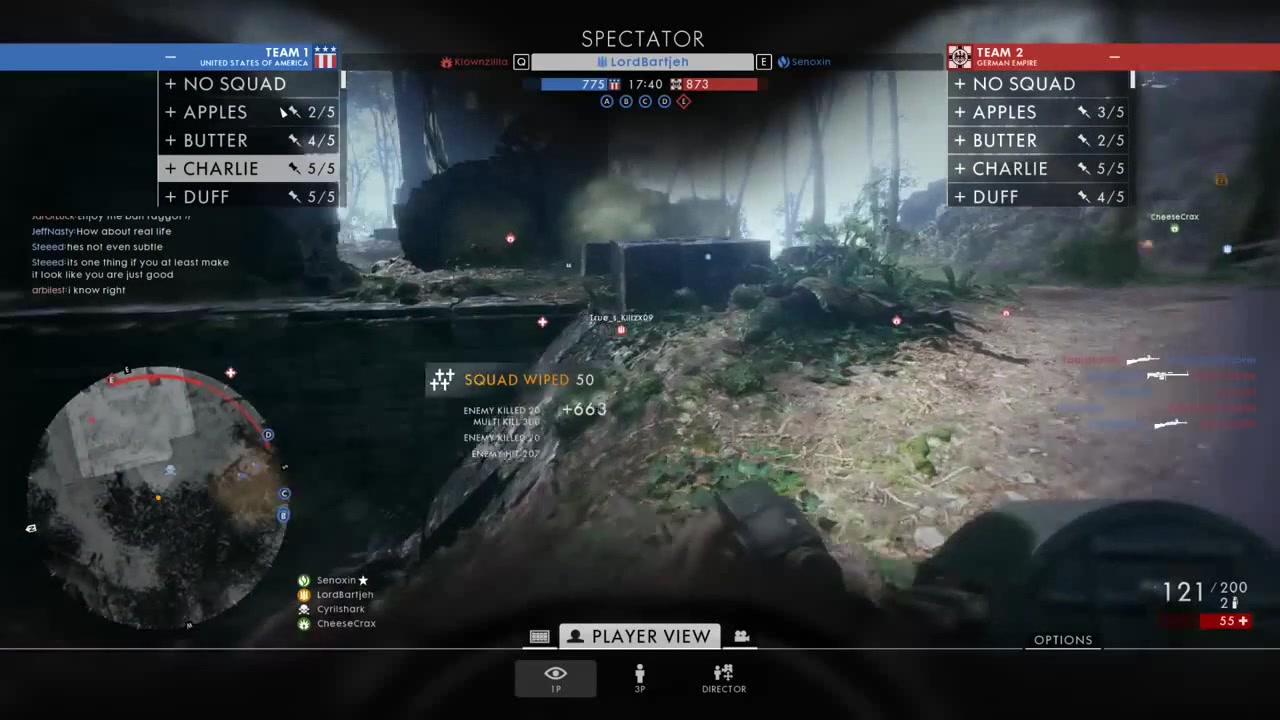The height and width of the screenshot is (720, 1280).
Task: Select the Director camera mode icon
Action: (x=723, y=678)
